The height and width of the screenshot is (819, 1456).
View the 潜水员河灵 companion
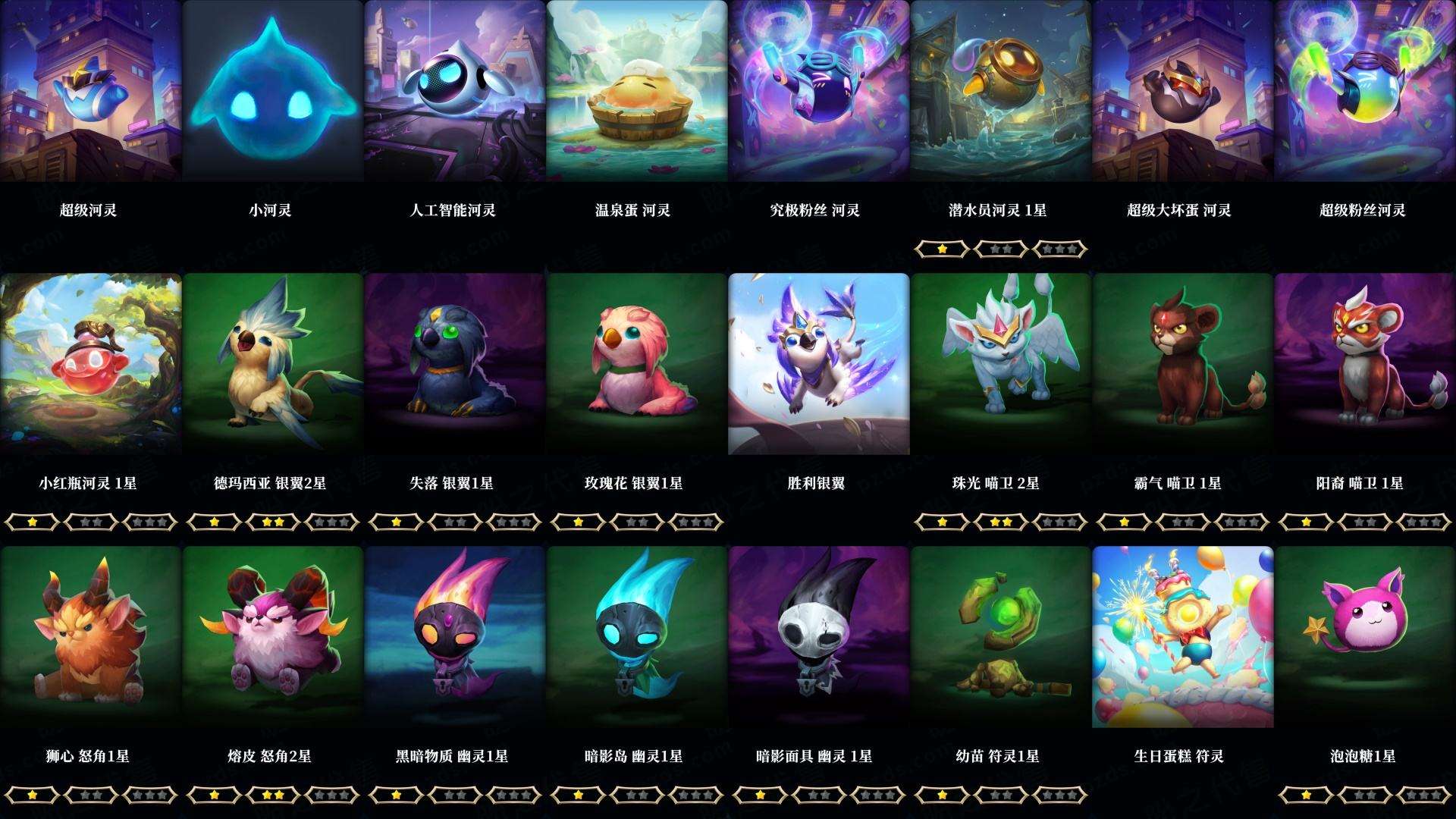1001,91
